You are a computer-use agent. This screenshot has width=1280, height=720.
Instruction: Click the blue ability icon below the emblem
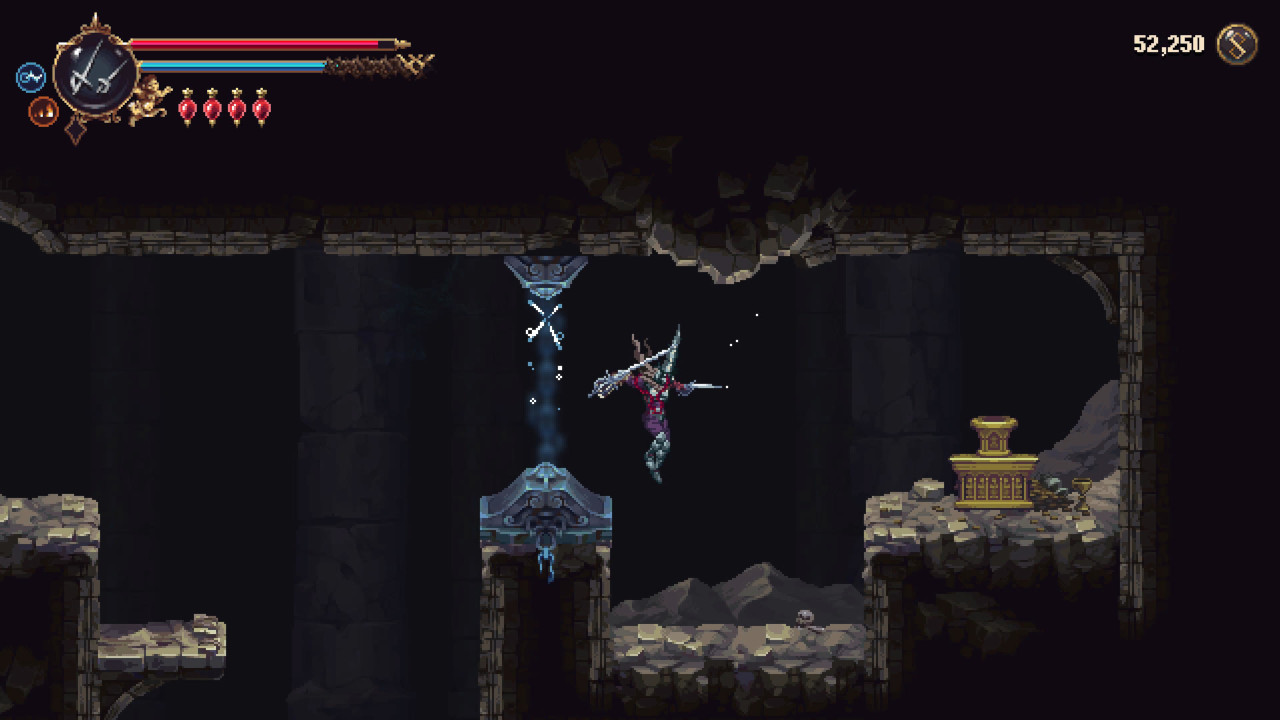30,77
